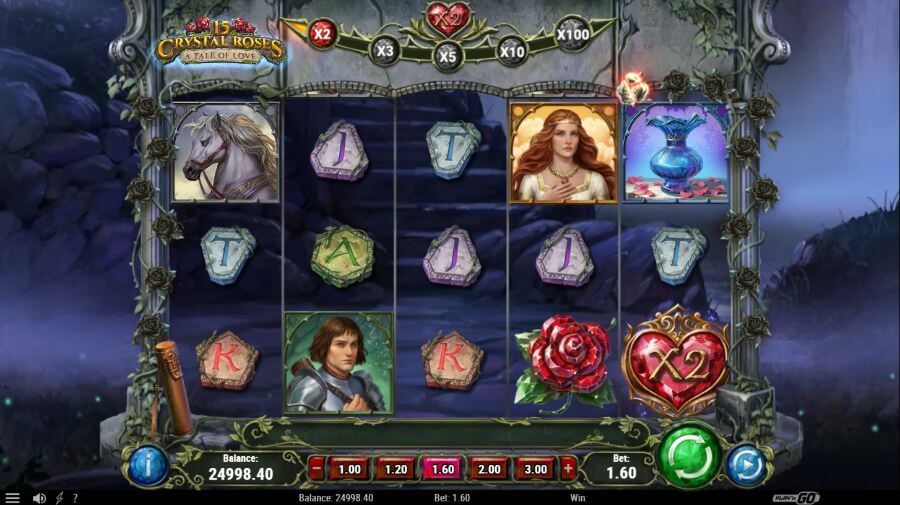Image resolution: width=900 pixels, height=505 pixels.
Task: Pick the 3.00 bet amount
Action: click(x=536, y=468)
